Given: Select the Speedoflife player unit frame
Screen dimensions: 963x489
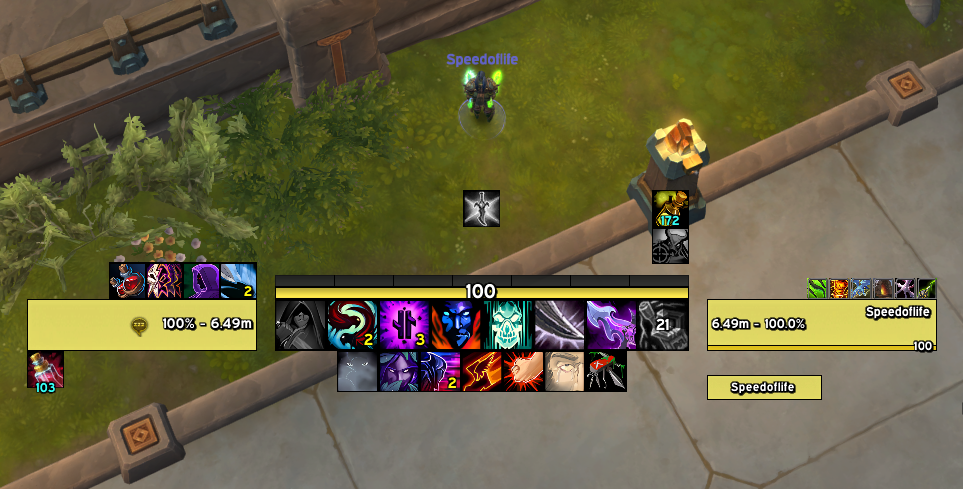Looking at the screenshot, I should click(822, 324).
